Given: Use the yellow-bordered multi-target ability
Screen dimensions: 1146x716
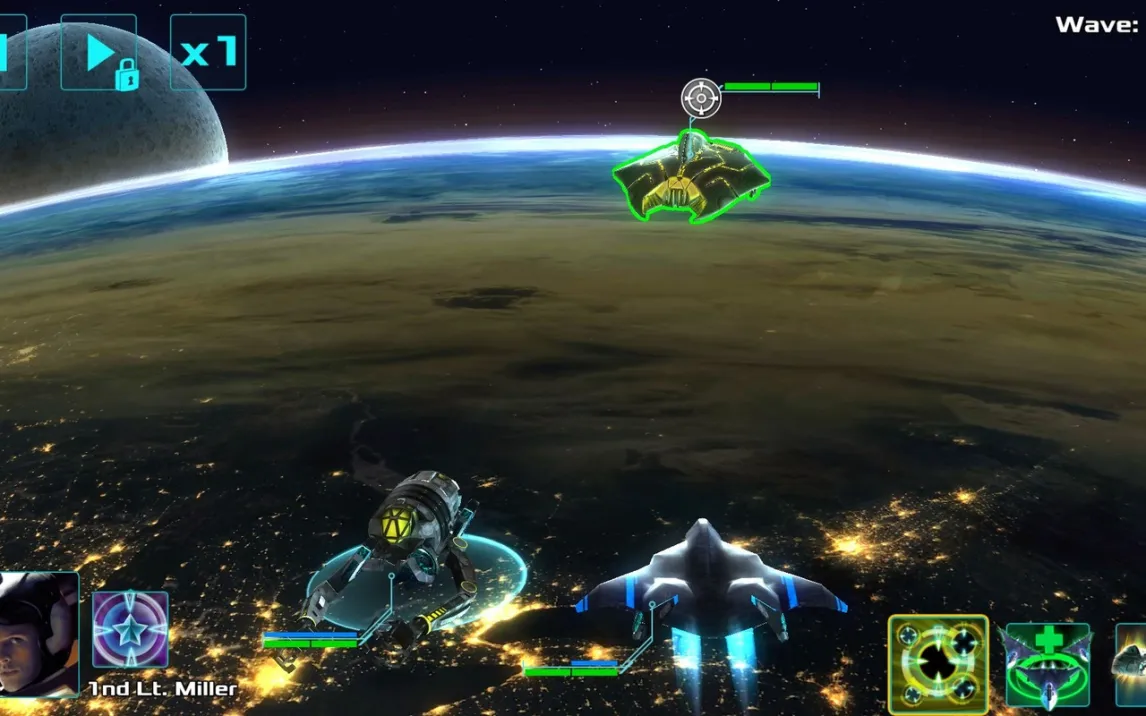Looking at the screenshot, I should pyautogui.click(x=938, y=664).
